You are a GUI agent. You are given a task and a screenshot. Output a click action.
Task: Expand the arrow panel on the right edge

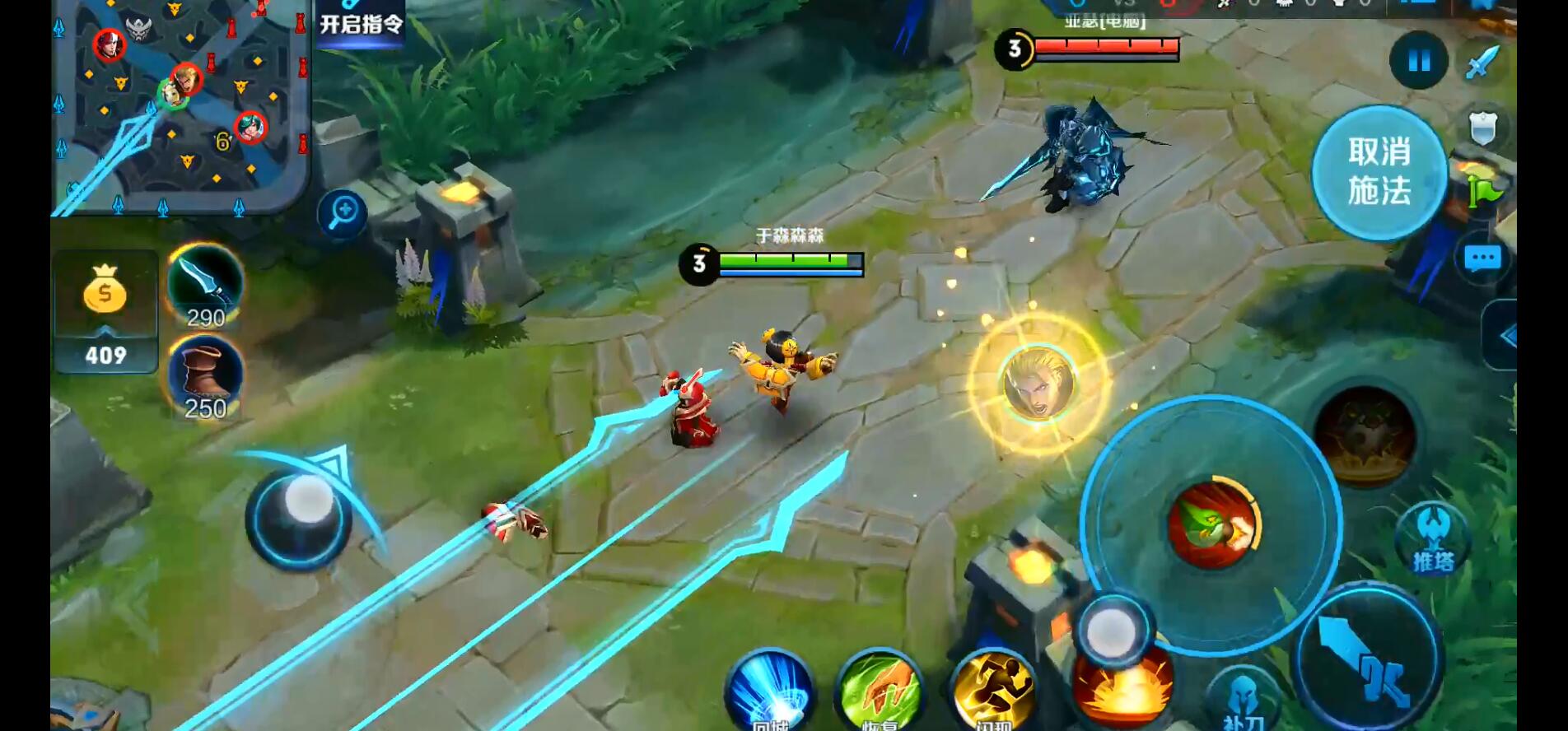[1504, 336]
